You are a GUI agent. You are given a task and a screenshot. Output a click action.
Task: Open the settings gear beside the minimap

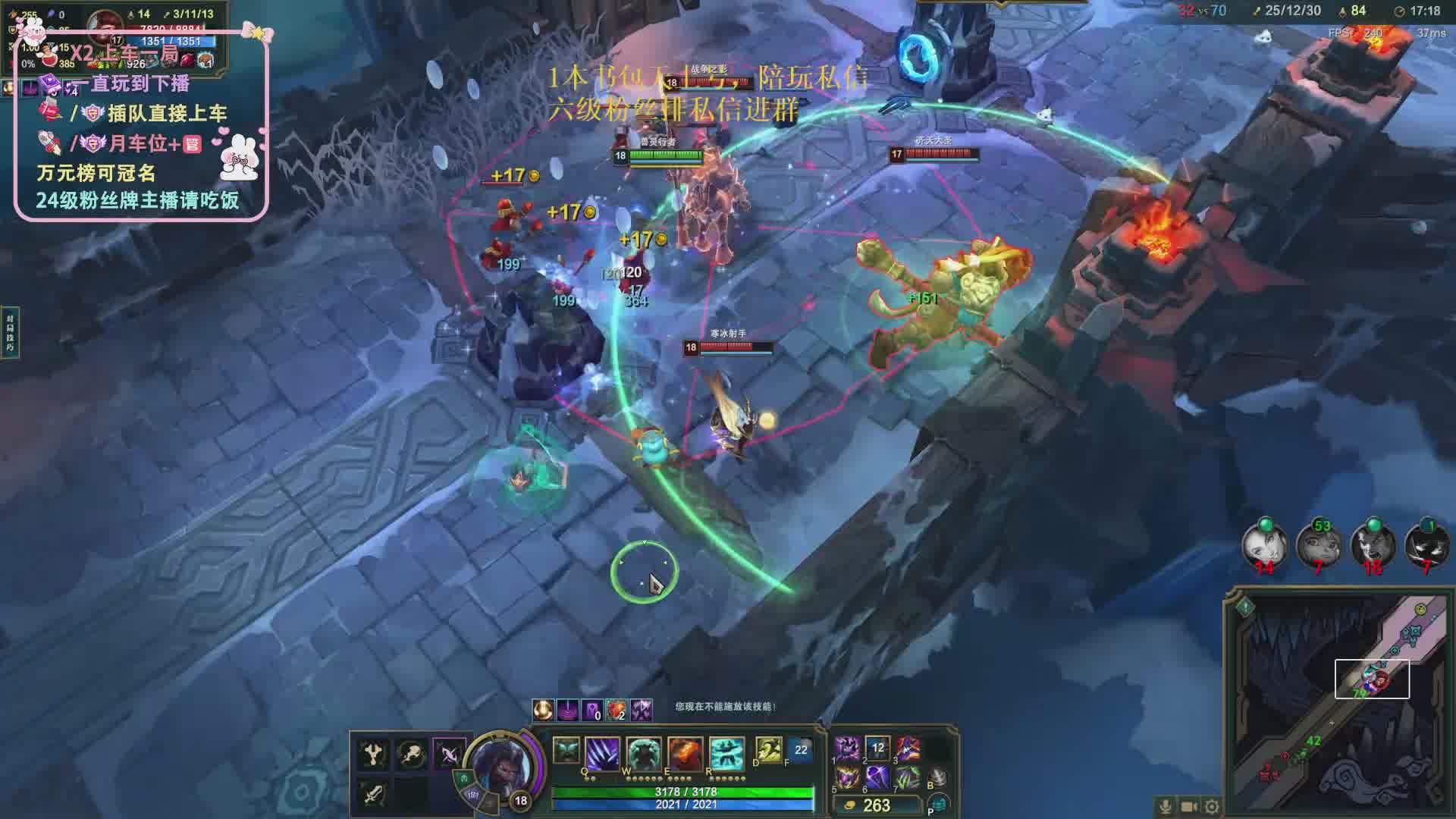coord(1212,806)
